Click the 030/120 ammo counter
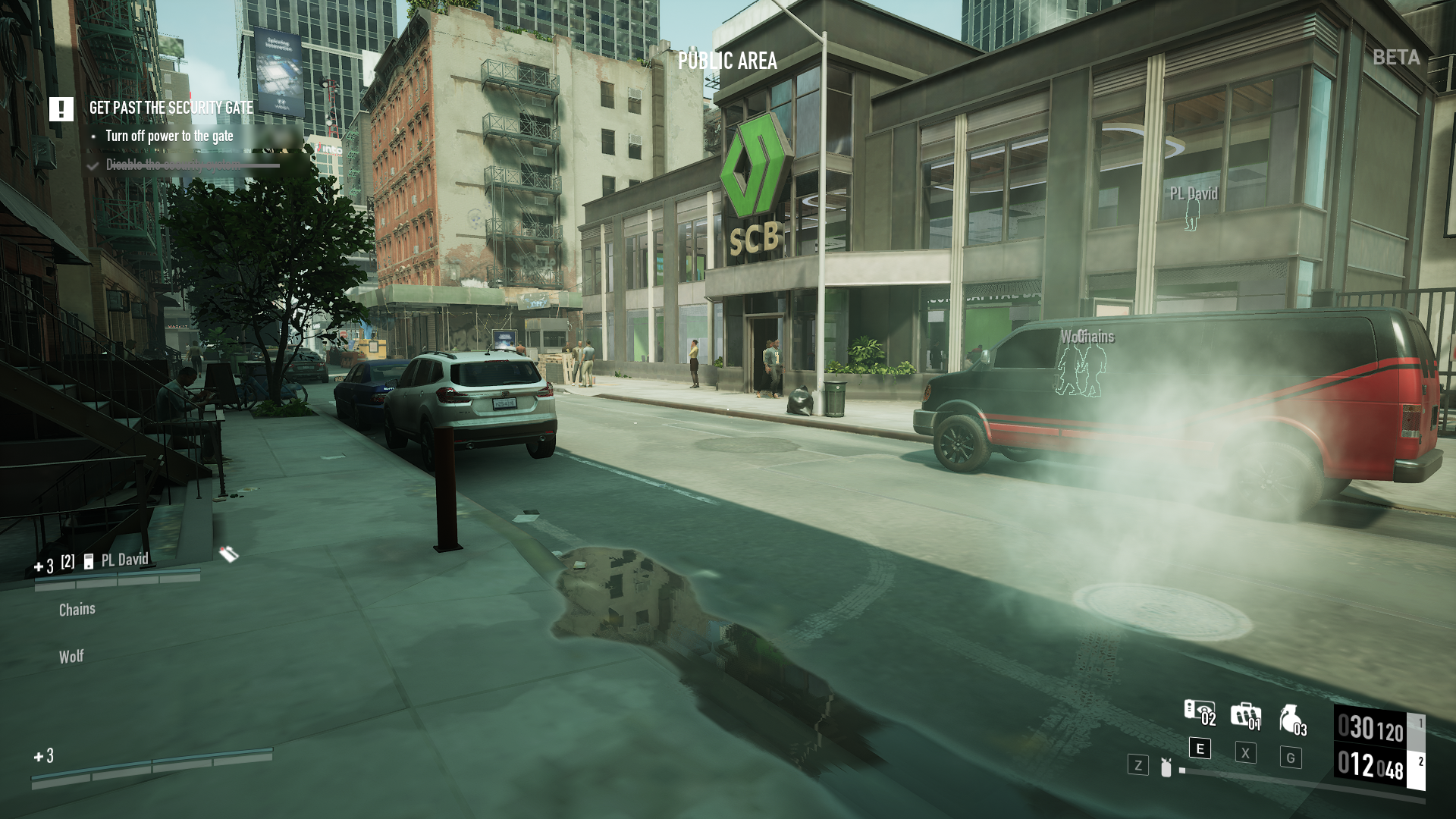 [1371, 726]
